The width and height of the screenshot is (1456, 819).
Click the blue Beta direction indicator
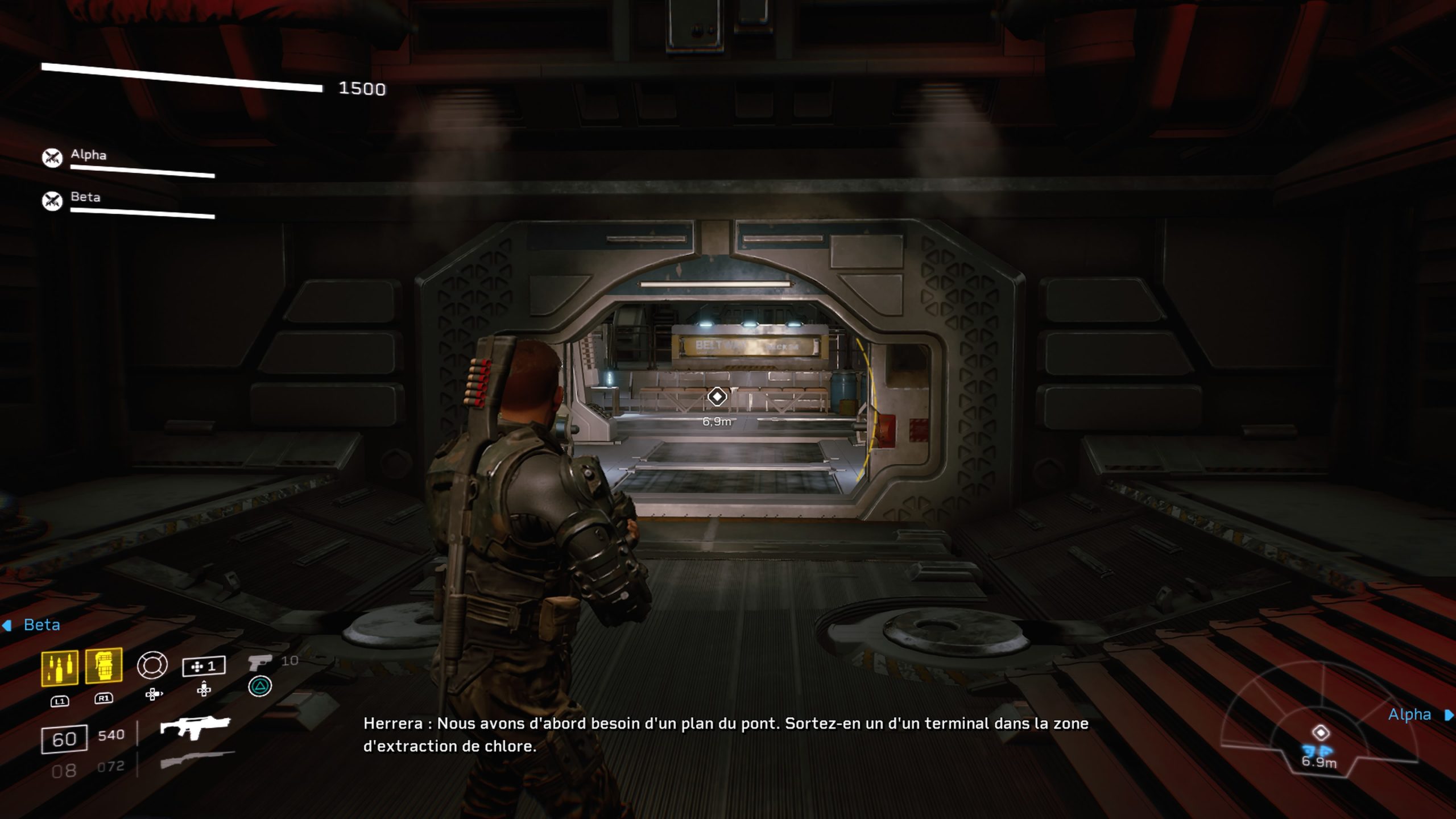(33, 625)
